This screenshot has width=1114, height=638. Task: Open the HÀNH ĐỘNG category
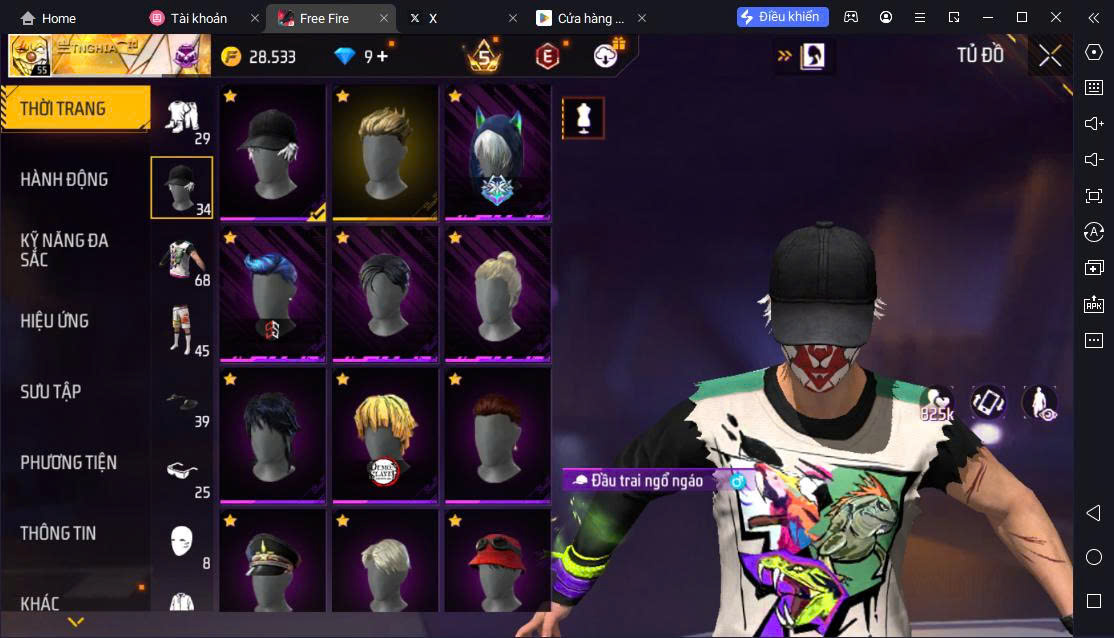[64, 180]
